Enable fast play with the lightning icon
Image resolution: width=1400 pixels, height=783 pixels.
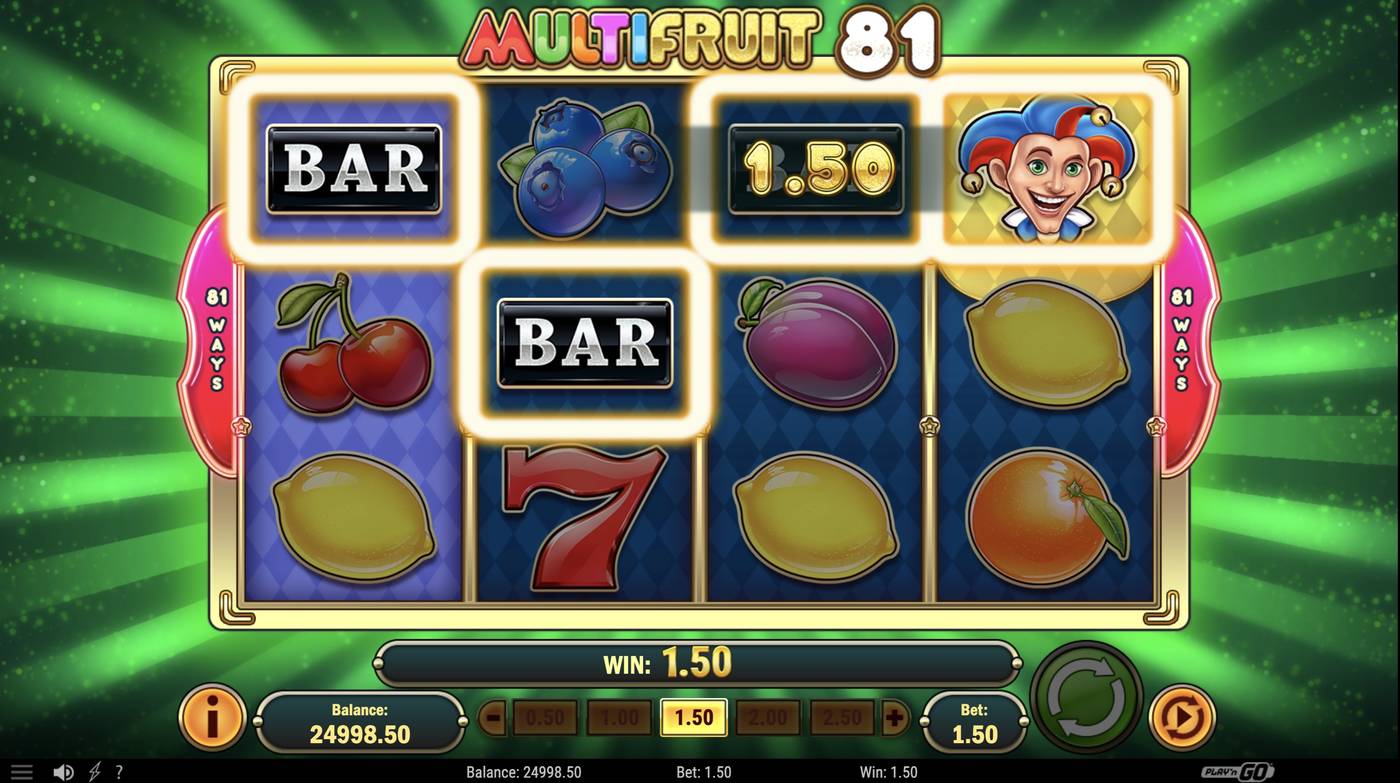tap(95, 771)
